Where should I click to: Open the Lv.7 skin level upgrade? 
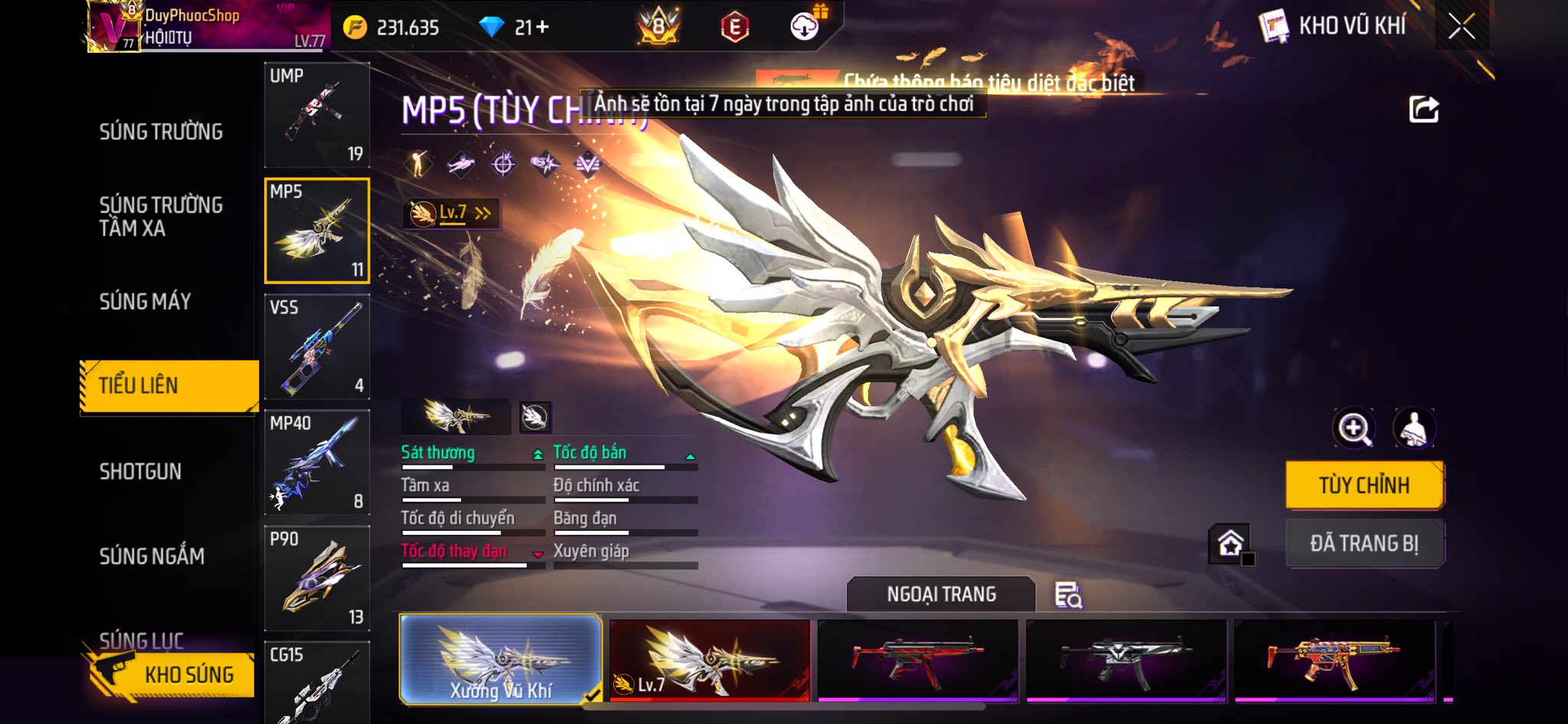pos(452,213)
